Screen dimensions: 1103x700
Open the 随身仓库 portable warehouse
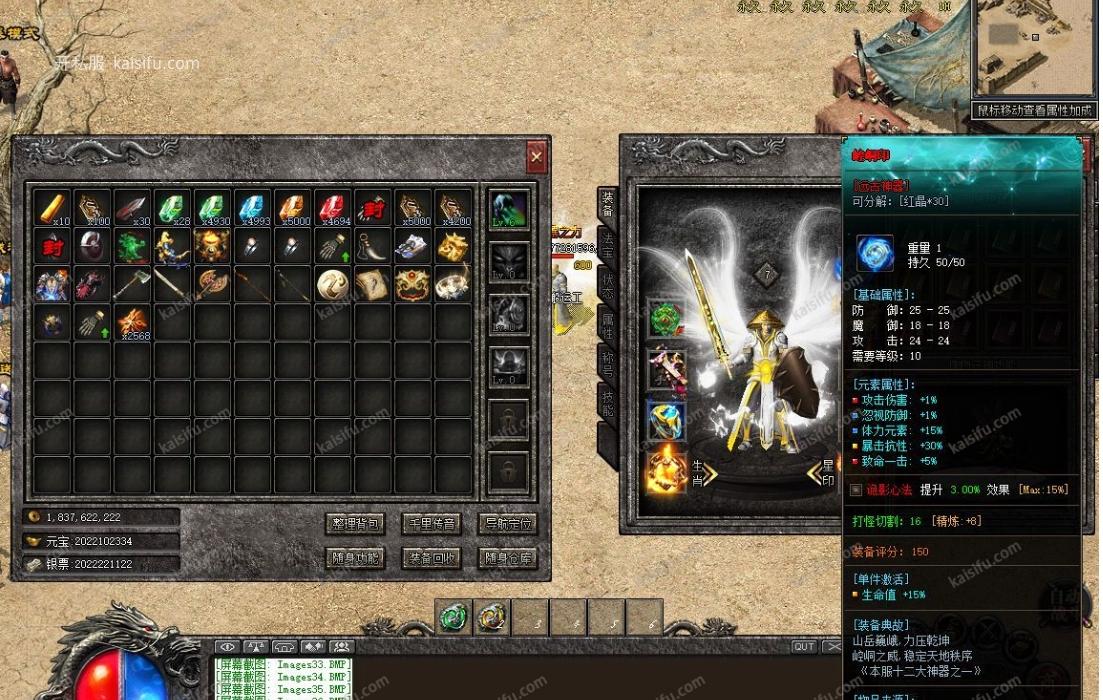[x=508, y=558]
